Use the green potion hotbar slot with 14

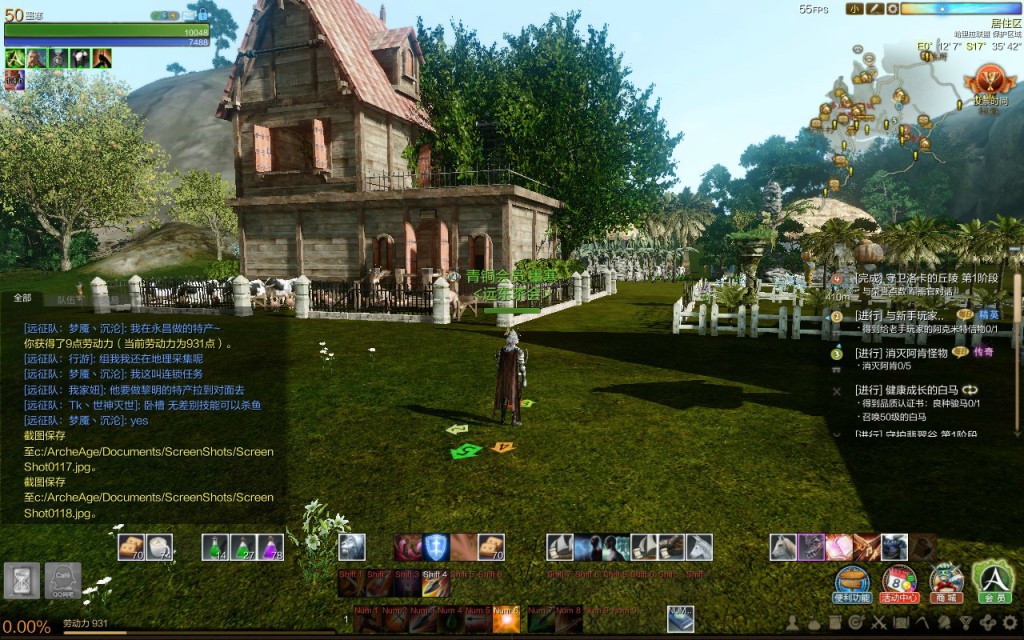215,546
